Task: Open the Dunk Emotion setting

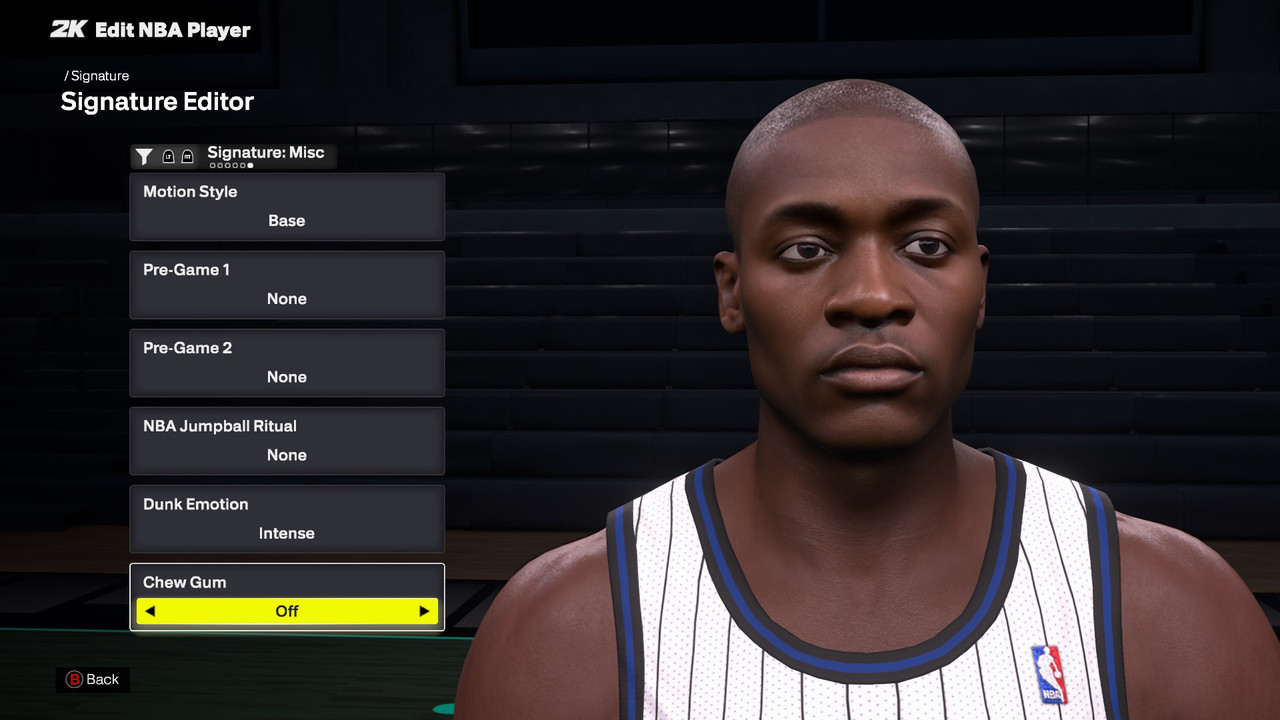Action: pos(287,519)
